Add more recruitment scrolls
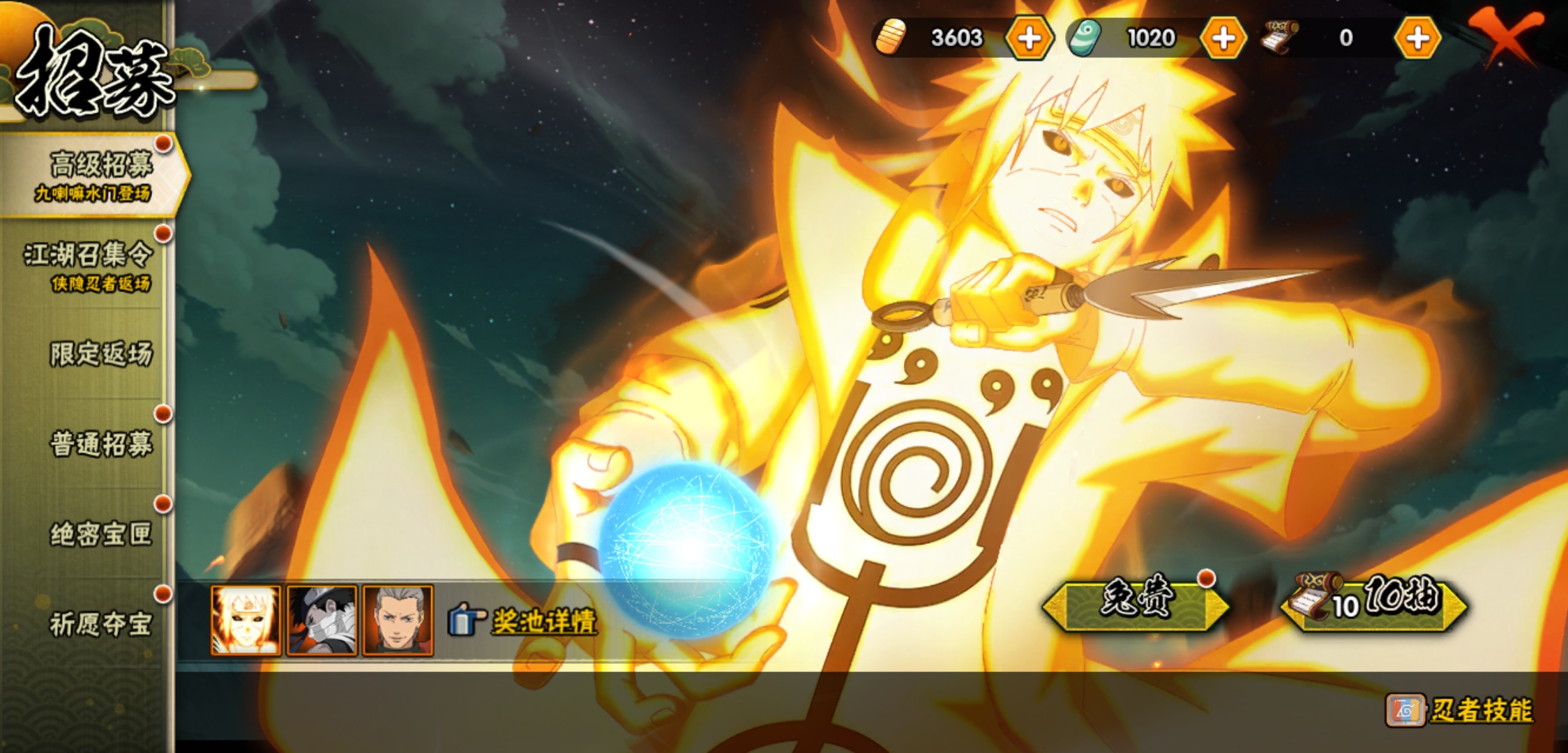 click(x=1417, y=38)
